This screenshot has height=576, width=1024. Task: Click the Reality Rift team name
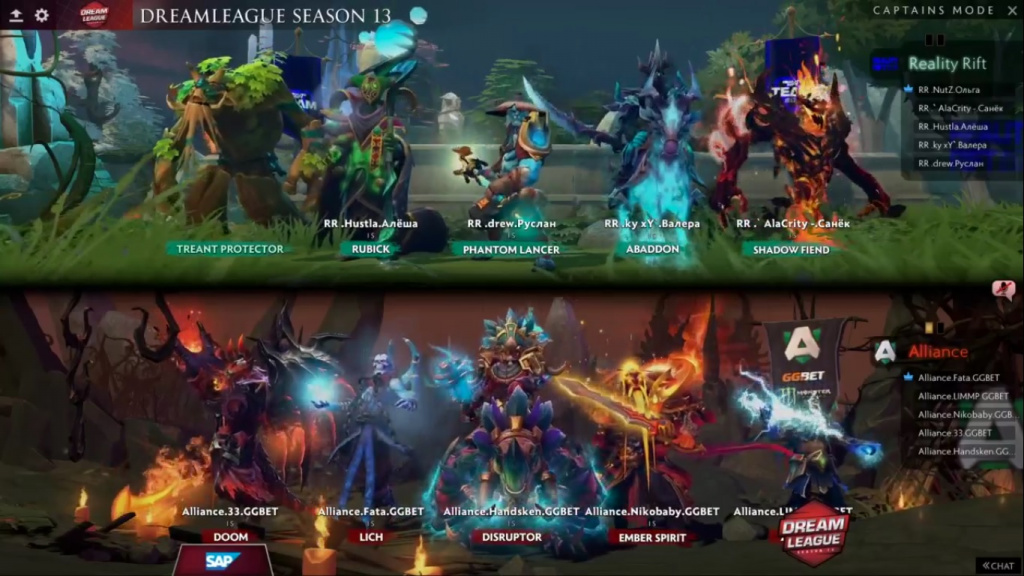pyautogui.click(x=946, y=63)
